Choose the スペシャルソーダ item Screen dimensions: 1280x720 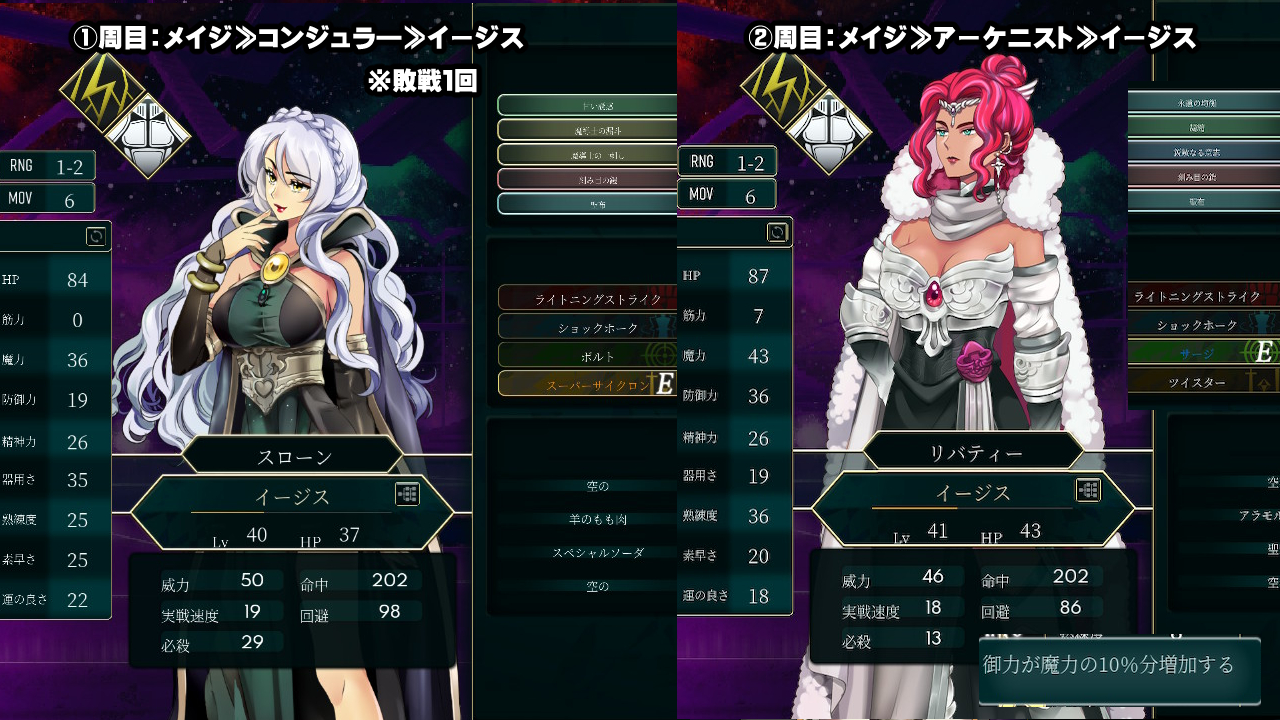tap(597, 552)
